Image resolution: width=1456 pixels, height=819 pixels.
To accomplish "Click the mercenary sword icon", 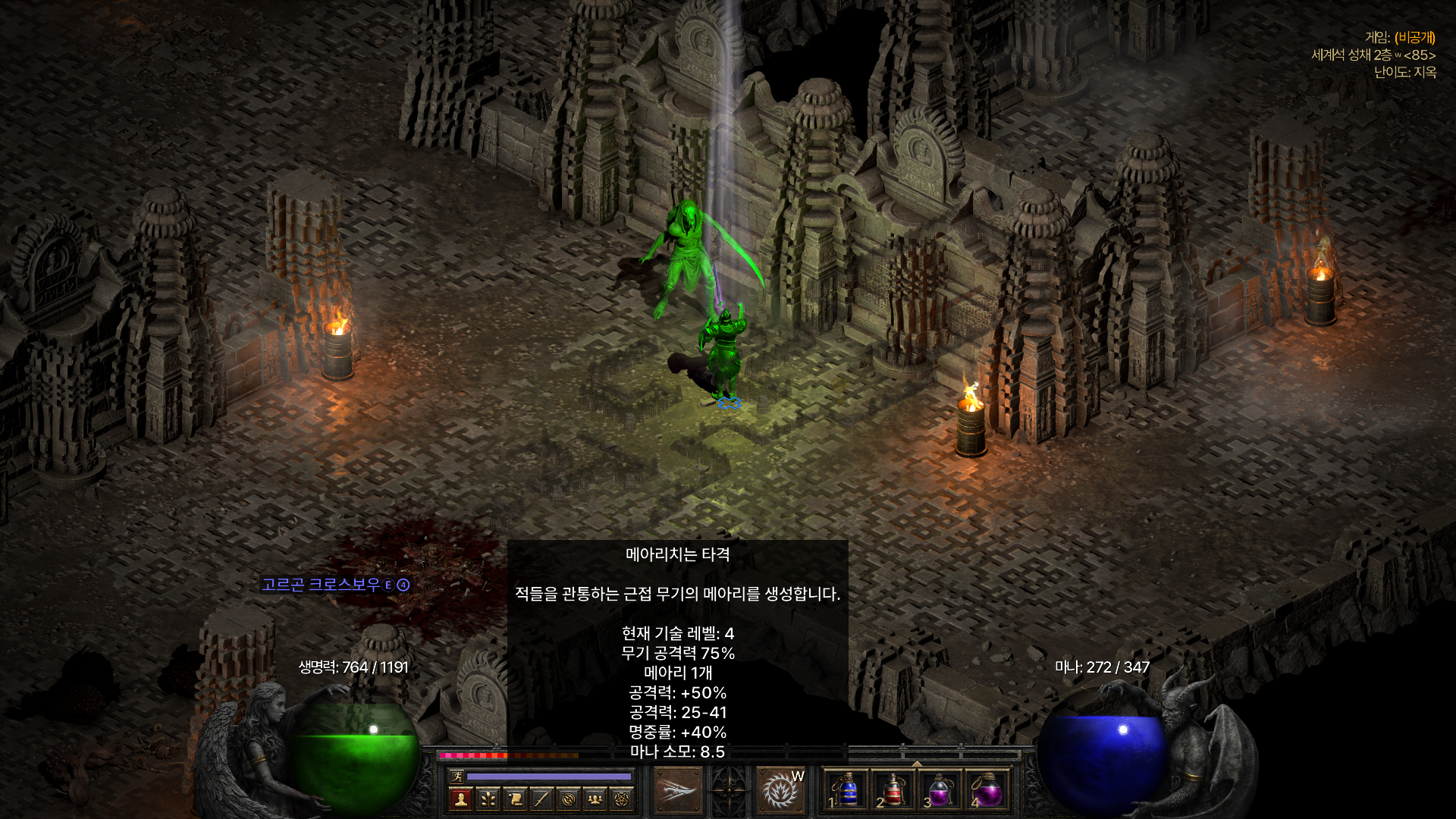I will click(x=541, y=799).
